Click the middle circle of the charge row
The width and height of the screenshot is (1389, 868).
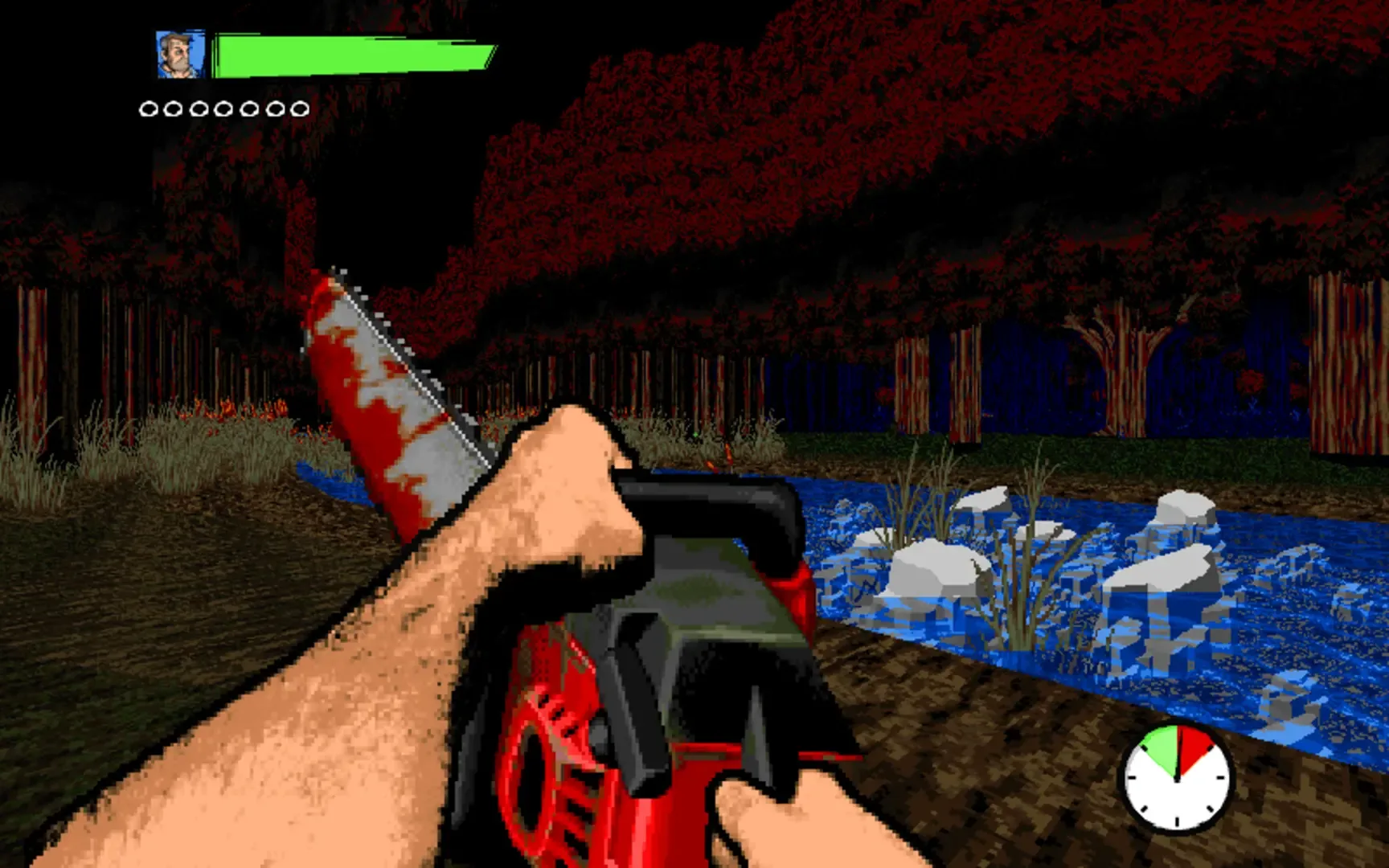pyautogui.click(x=224, y=107)
